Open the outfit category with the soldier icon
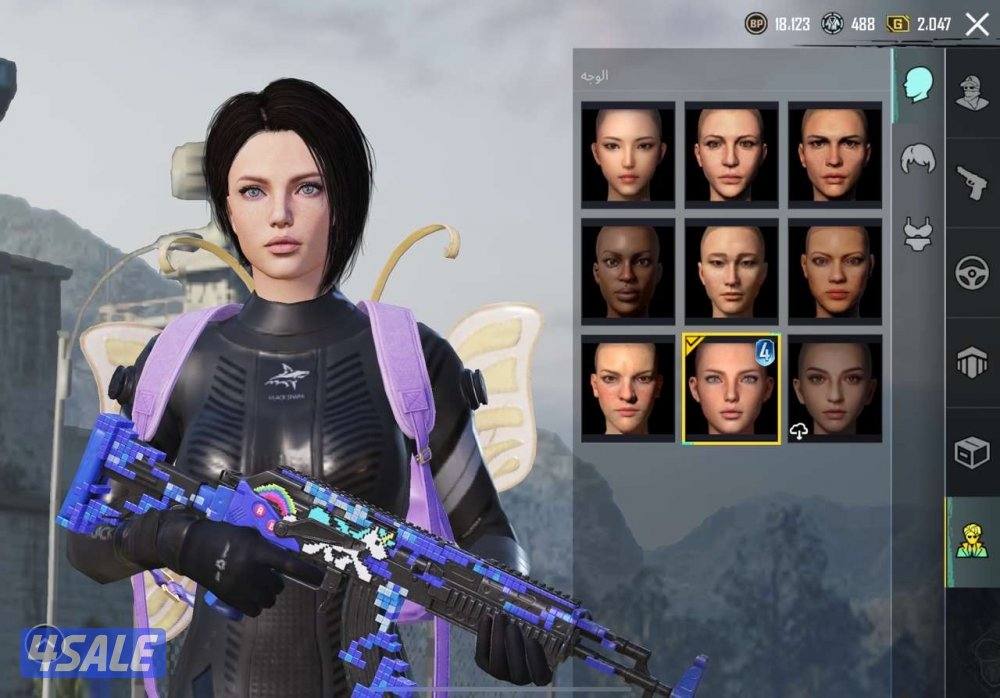 point(972,93)
